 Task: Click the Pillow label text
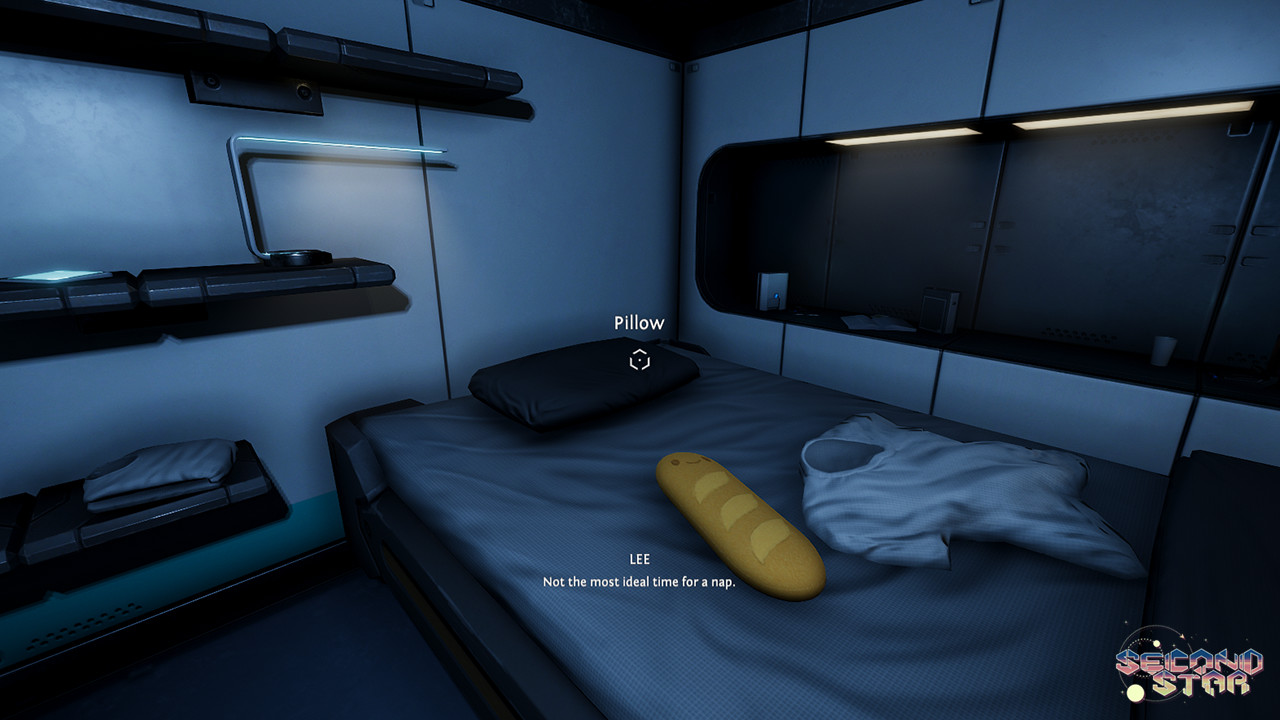[640, 322]
